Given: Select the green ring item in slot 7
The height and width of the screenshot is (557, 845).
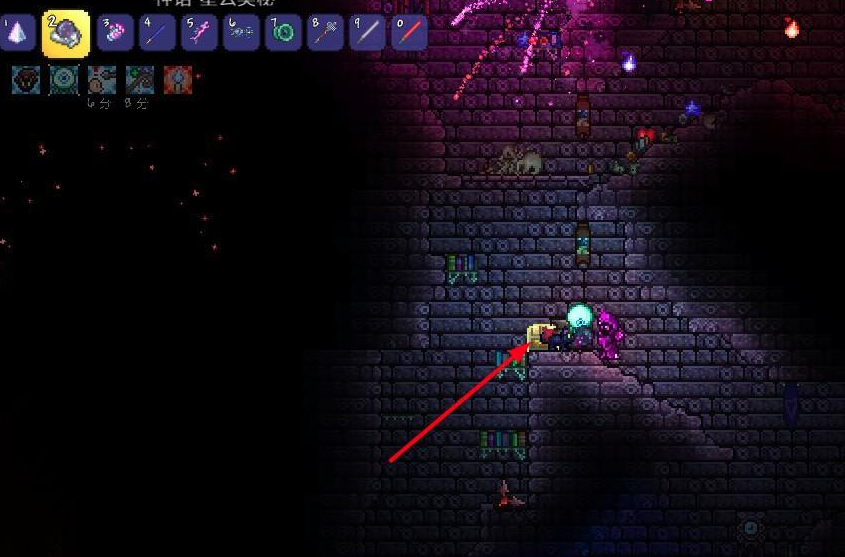Looking at the screenshot, I should pyautogui.click(x=283, y=33).
